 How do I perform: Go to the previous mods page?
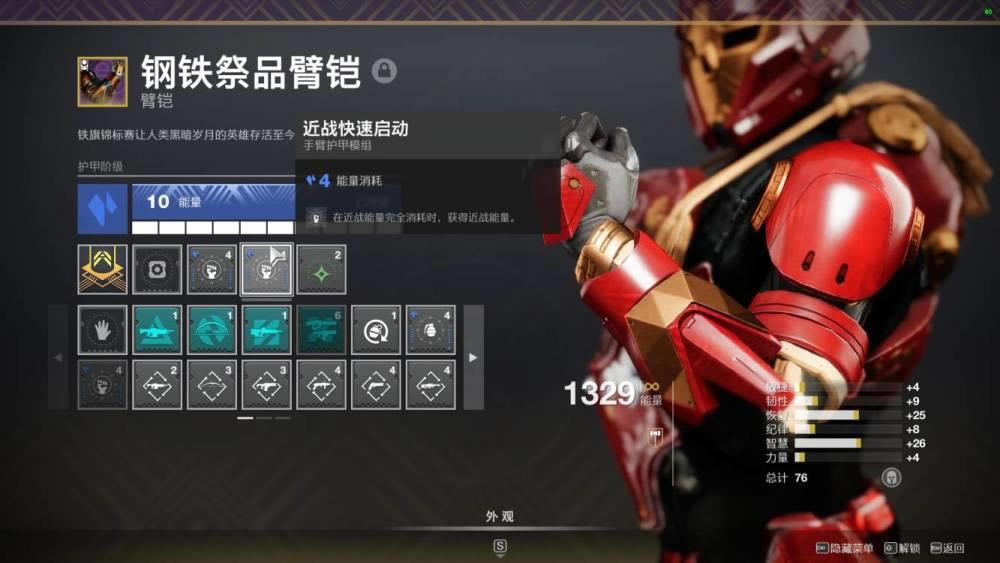(x=57, y=357)
